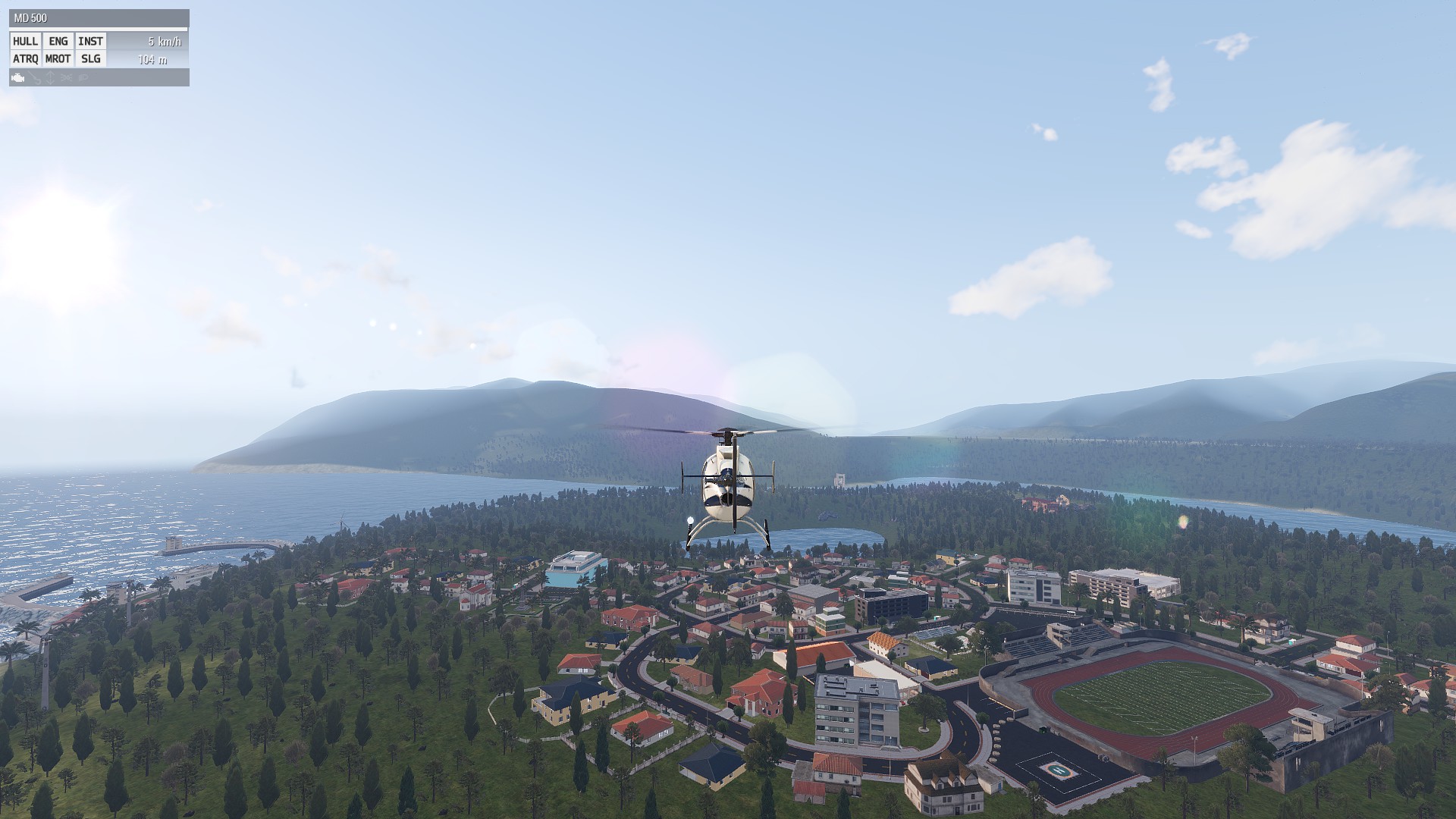Select the SLG status box
Image resolution: width=1456 pixels, height=819 pixels.
point(91,59)
